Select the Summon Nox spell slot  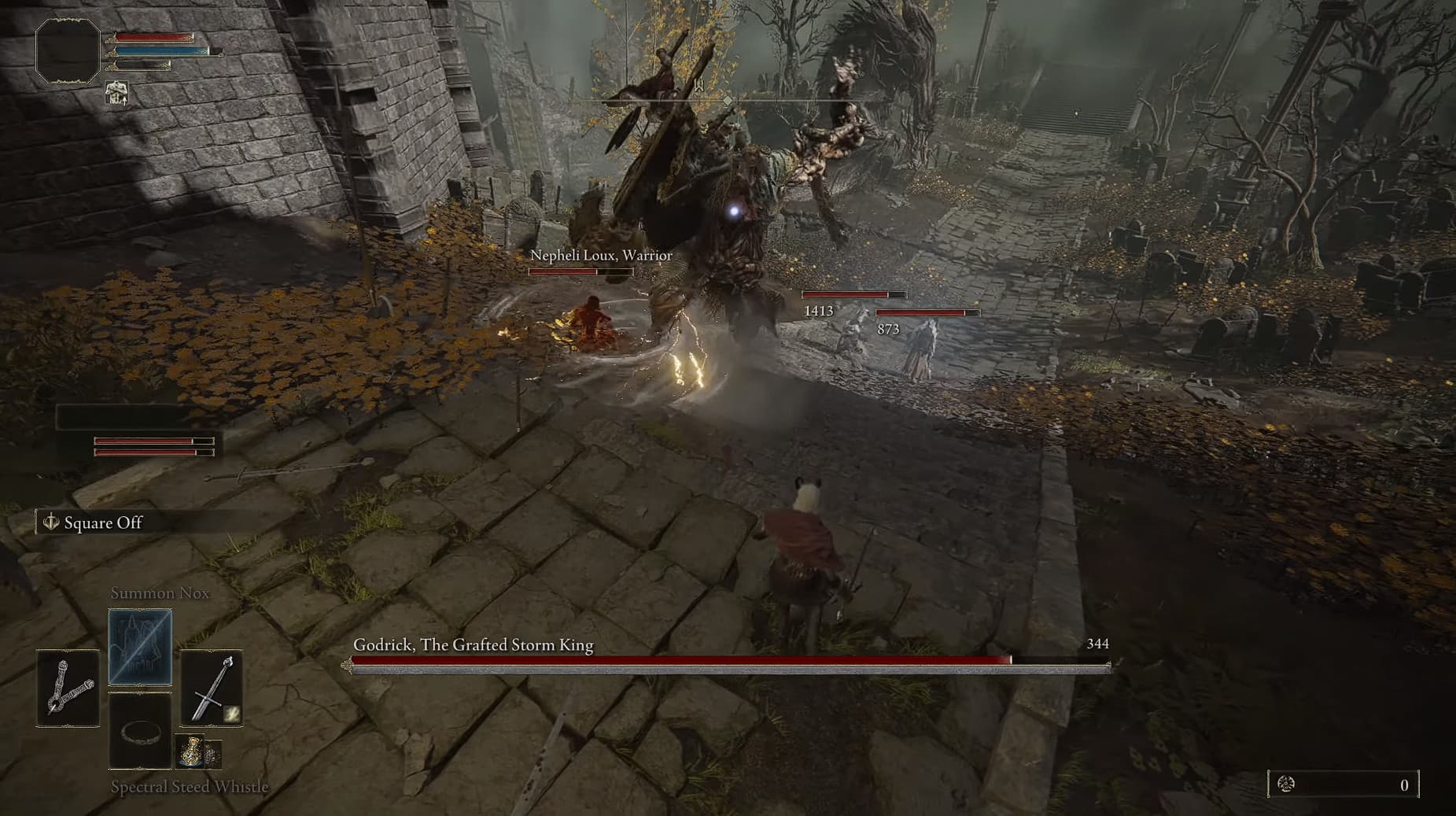tap(140, 647)
